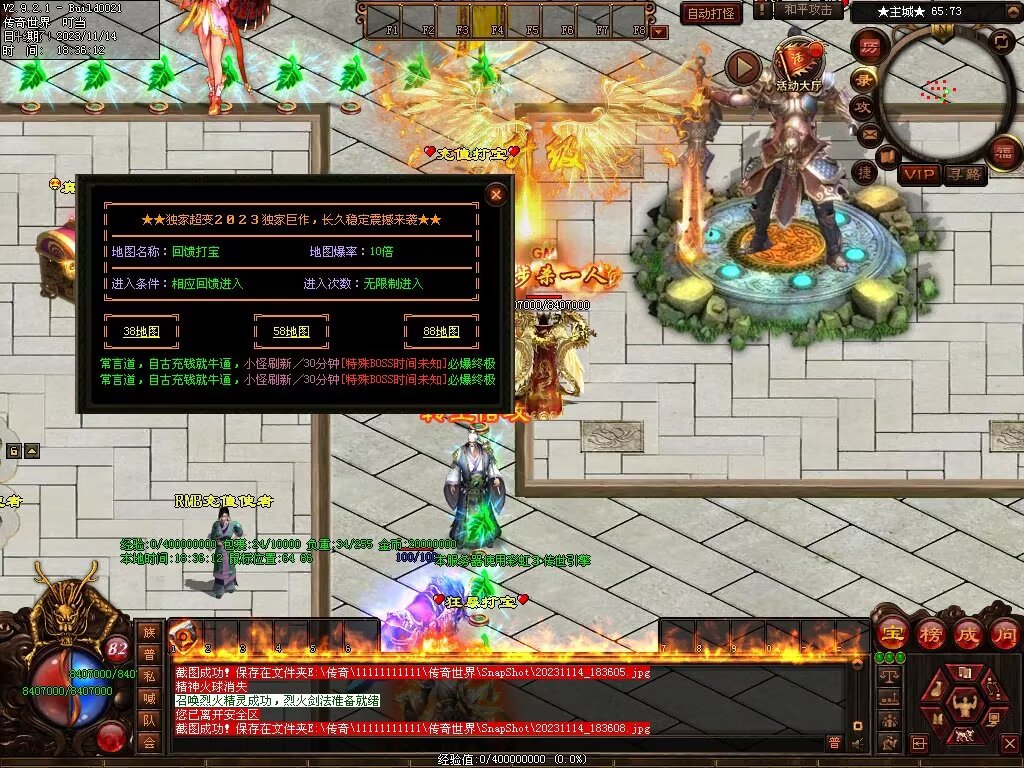
Task: Activate 寻路 pathfinding button
Action: (965, 175)
